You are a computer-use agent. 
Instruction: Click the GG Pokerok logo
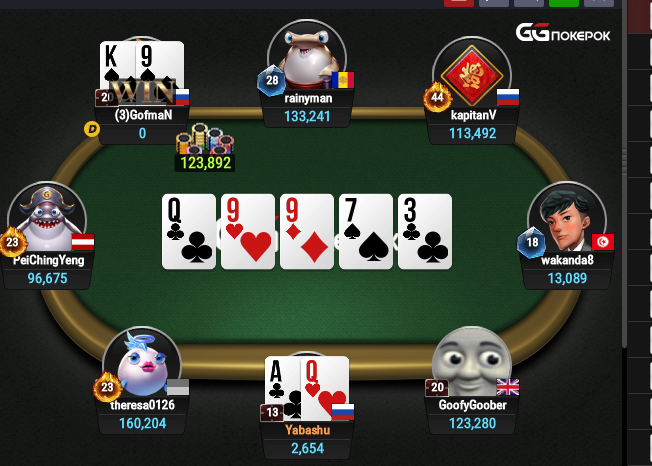tap(563, 33)
